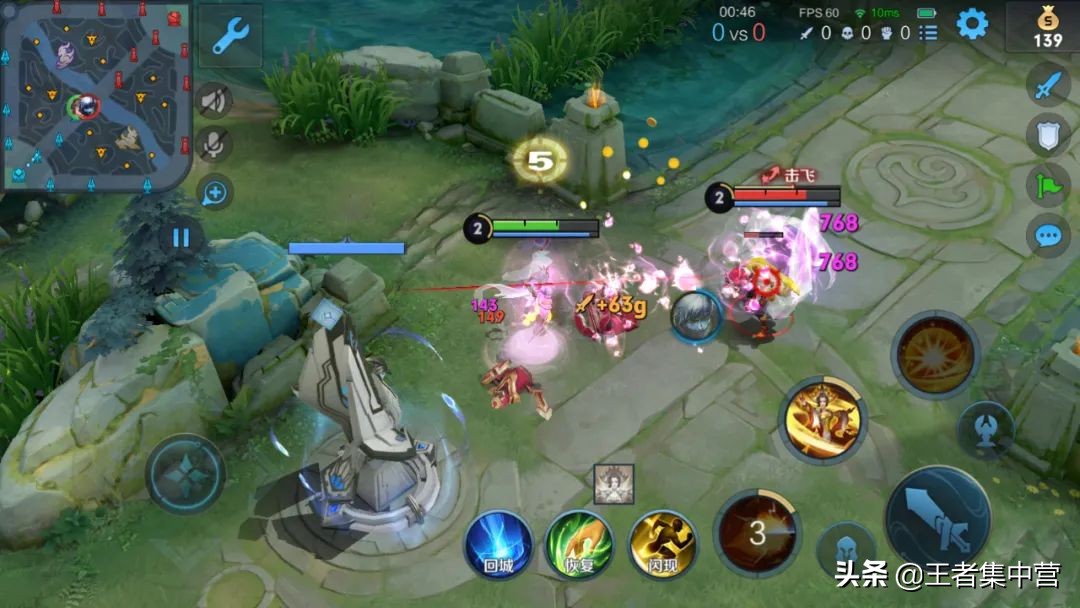
Task: Show the scoreboard list icon
Action: (929, 33)
